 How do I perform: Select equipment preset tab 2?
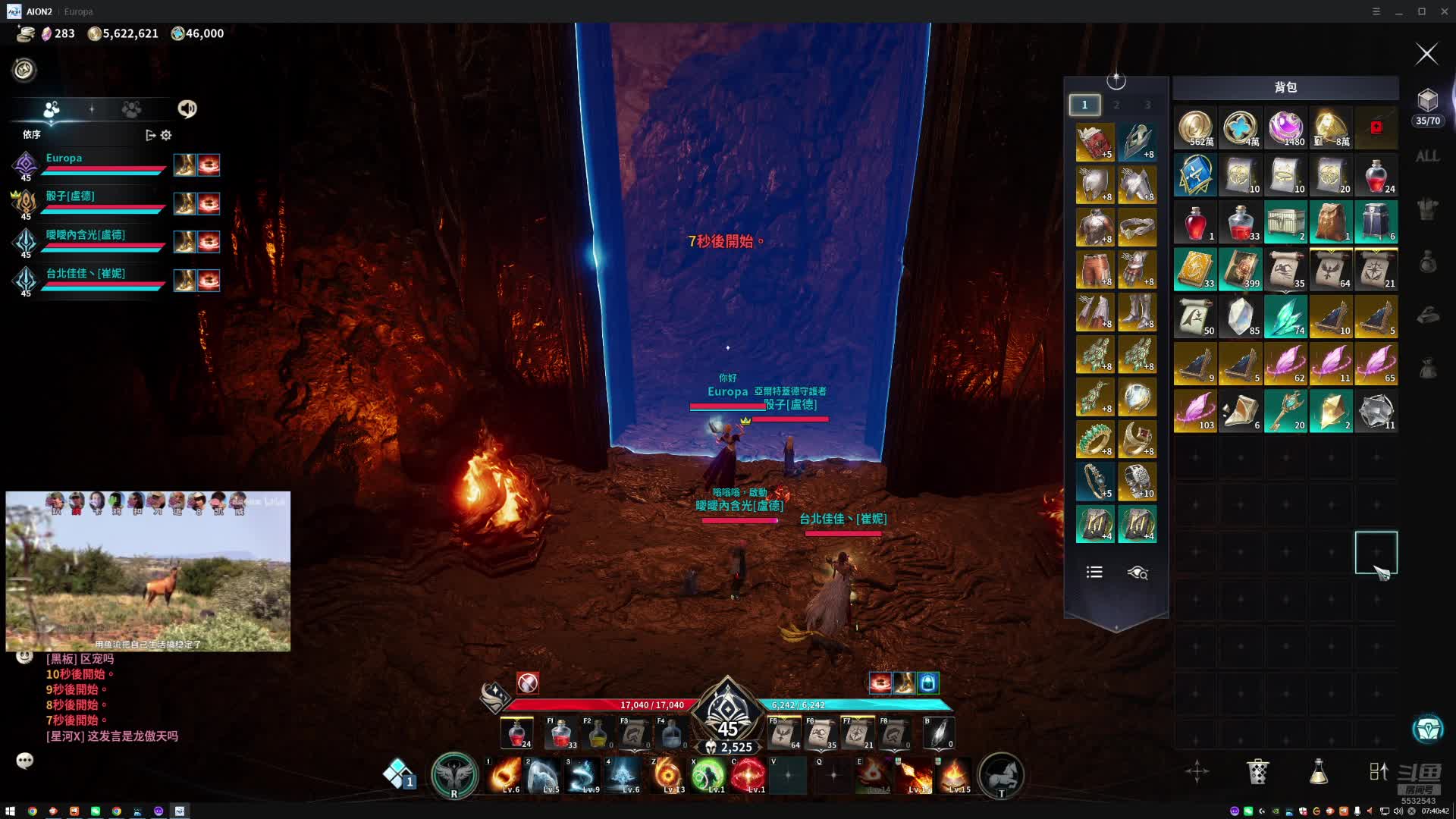[x=1116, y=105]
